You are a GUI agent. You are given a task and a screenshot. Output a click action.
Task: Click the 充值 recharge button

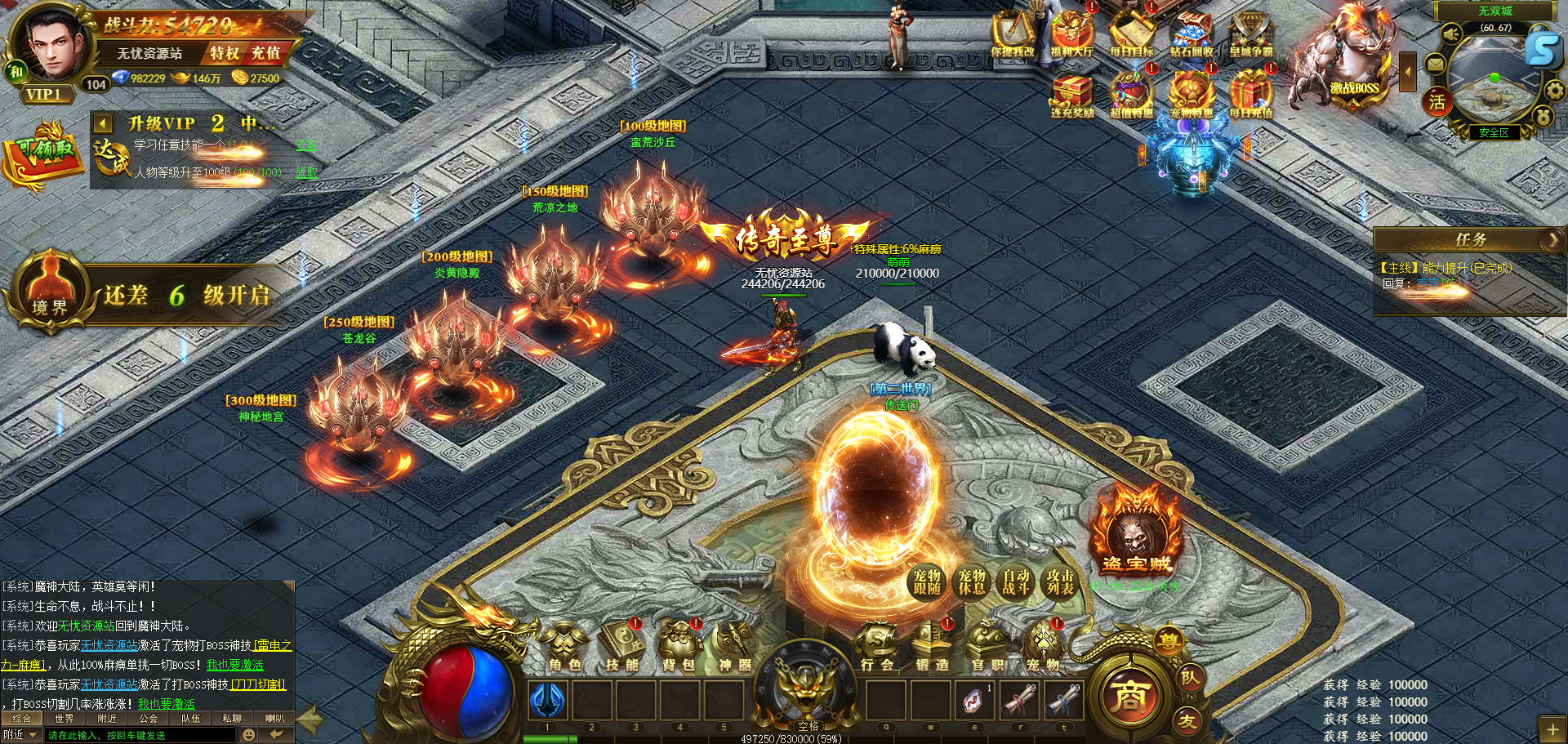[265, 53]
